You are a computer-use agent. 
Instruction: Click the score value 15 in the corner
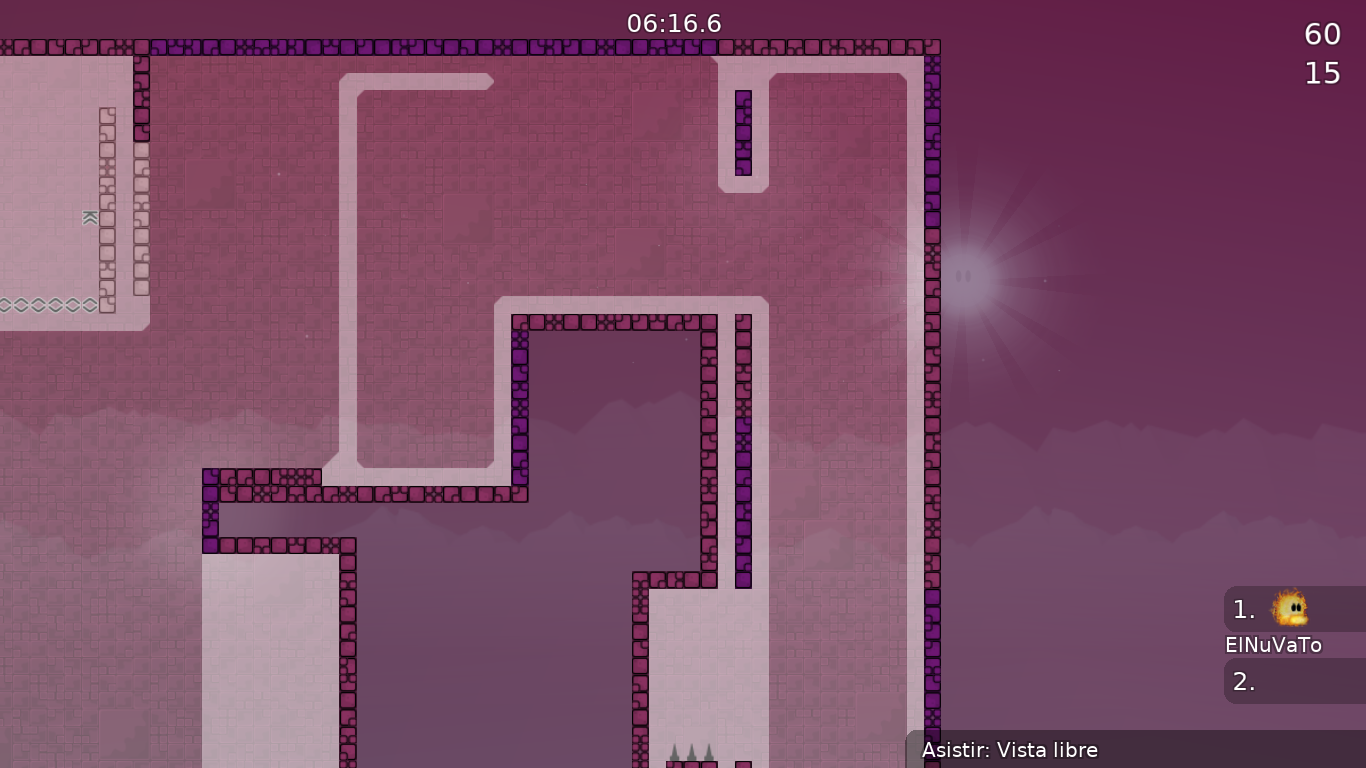tap(1321, 72)
